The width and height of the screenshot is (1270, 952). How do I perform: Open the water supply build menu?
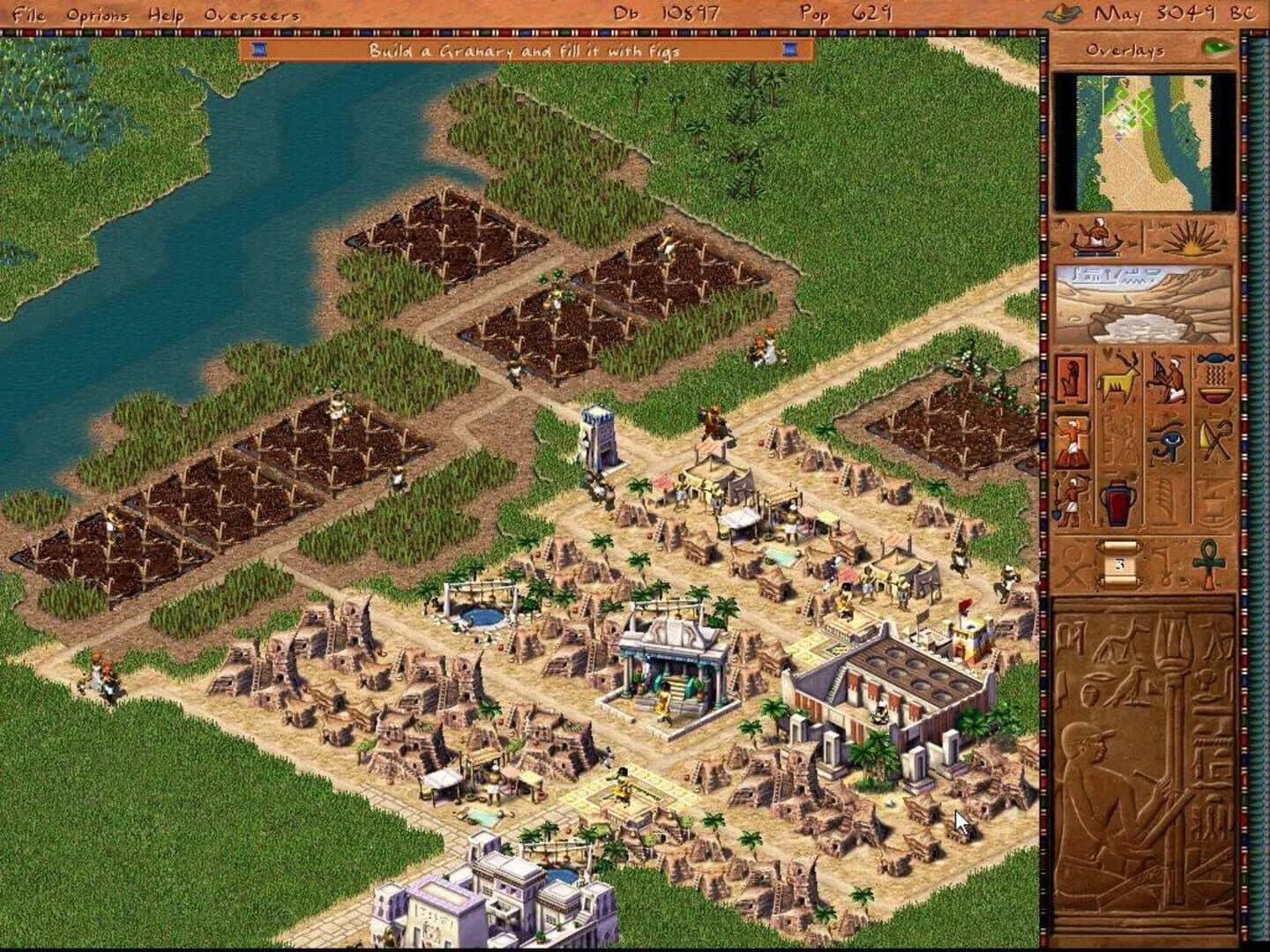tap(1214, 377)
